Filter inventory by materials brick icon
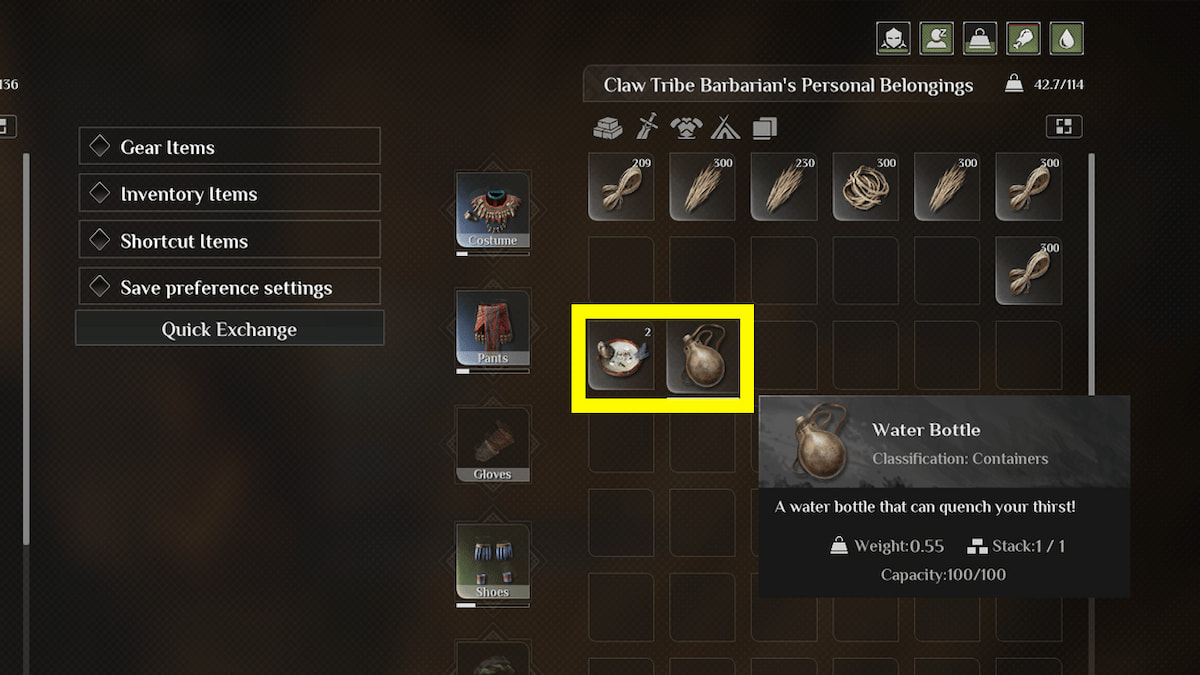The width and height of the screenshot is (1200, 675). click(607, 127)
